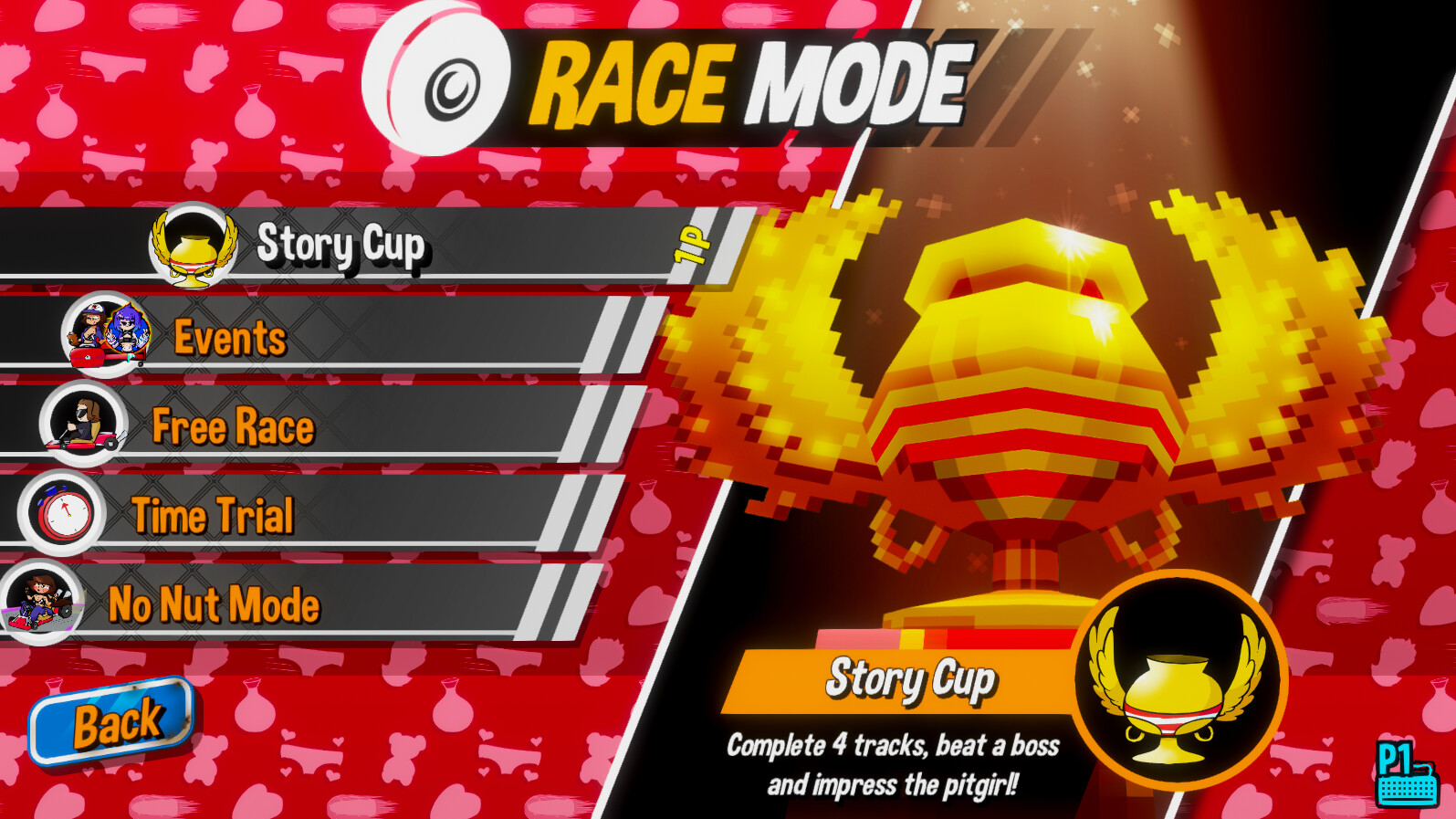This screenshot has width=1456, height=819.
Task: Select Time Trial mode
Action: [x=212, y=515]
